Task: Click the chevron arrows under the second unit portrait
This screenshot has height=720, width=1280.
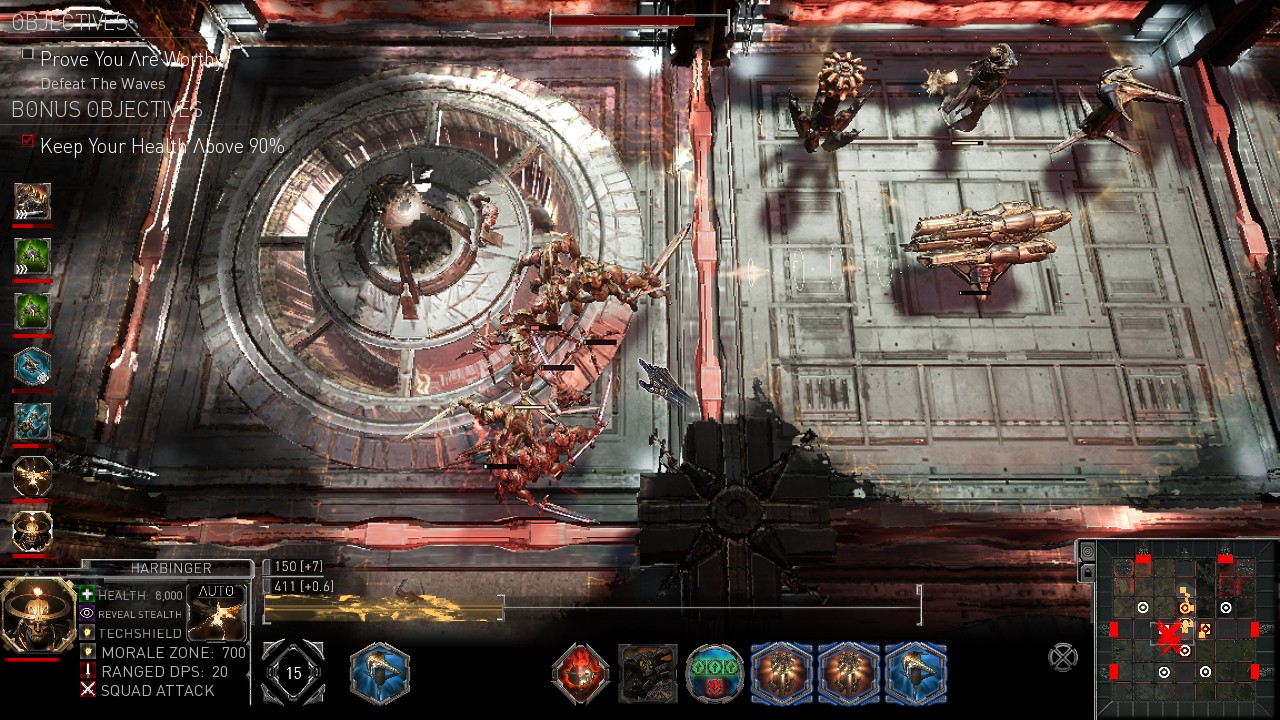Action: coord(21,267)
